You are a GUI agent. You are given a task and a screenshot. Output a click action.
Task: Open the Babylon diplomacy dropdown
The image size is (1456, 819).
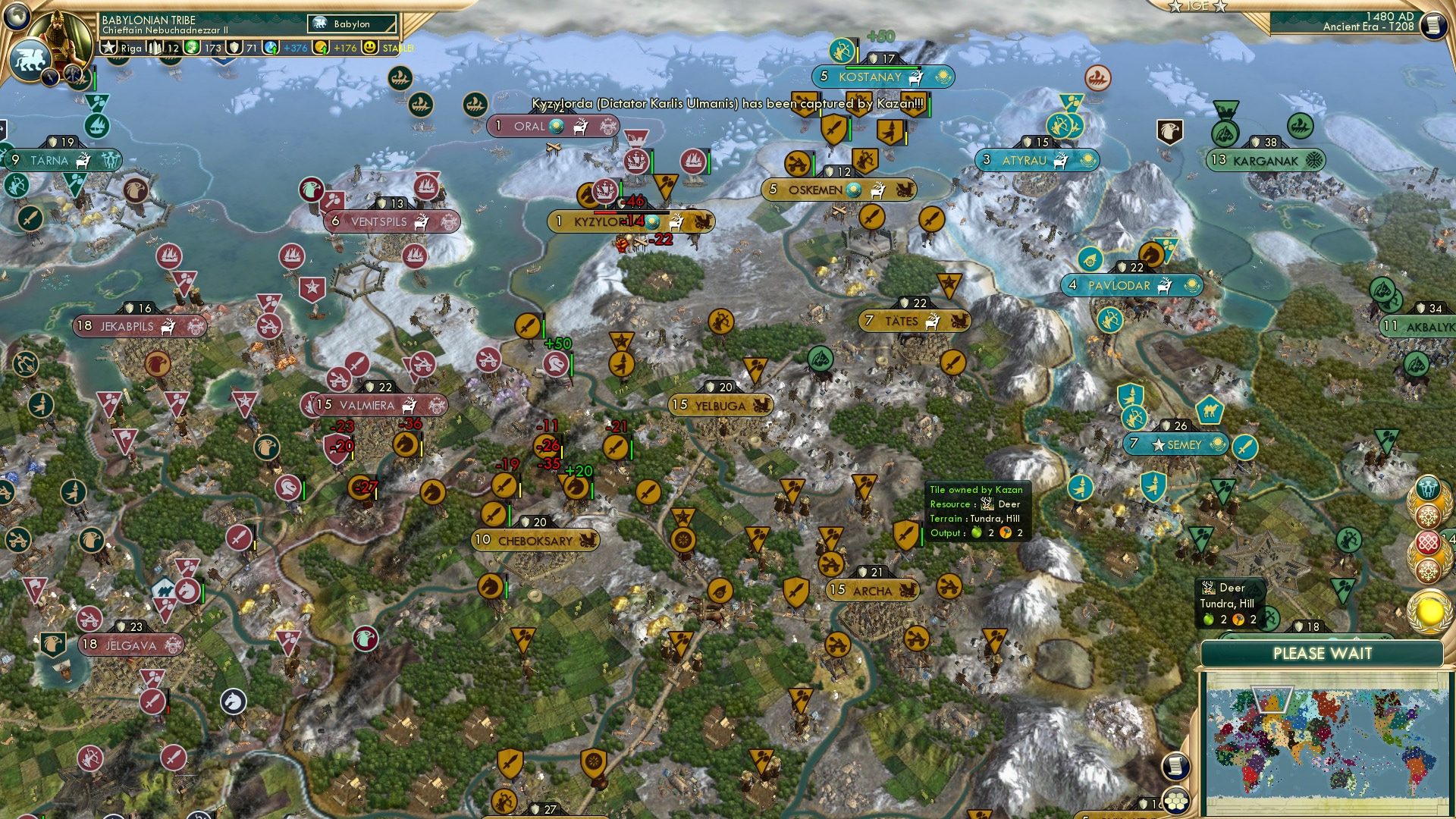352,24
